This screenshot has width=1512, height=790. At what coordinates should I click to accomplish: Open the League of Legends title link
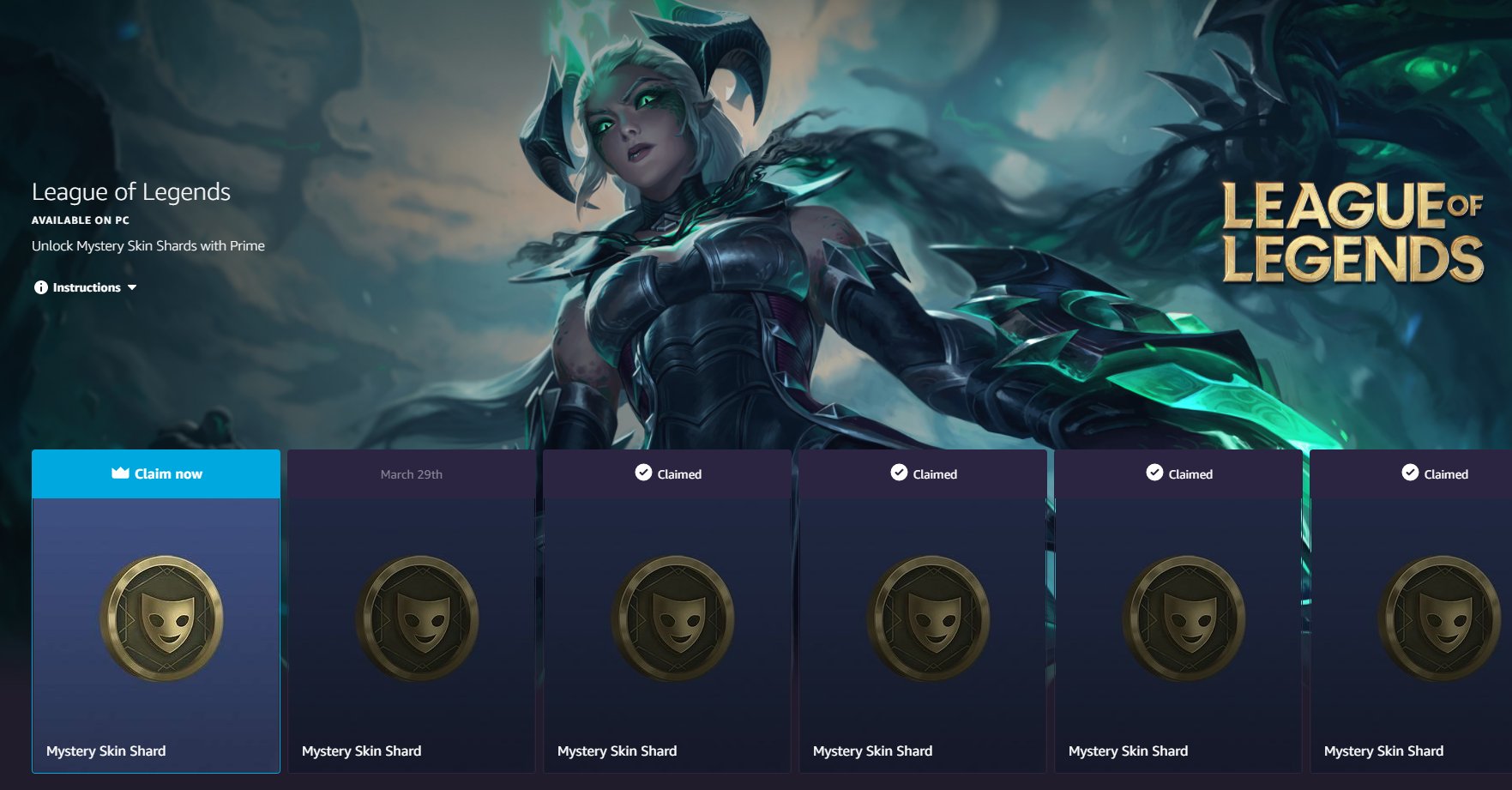130,191
